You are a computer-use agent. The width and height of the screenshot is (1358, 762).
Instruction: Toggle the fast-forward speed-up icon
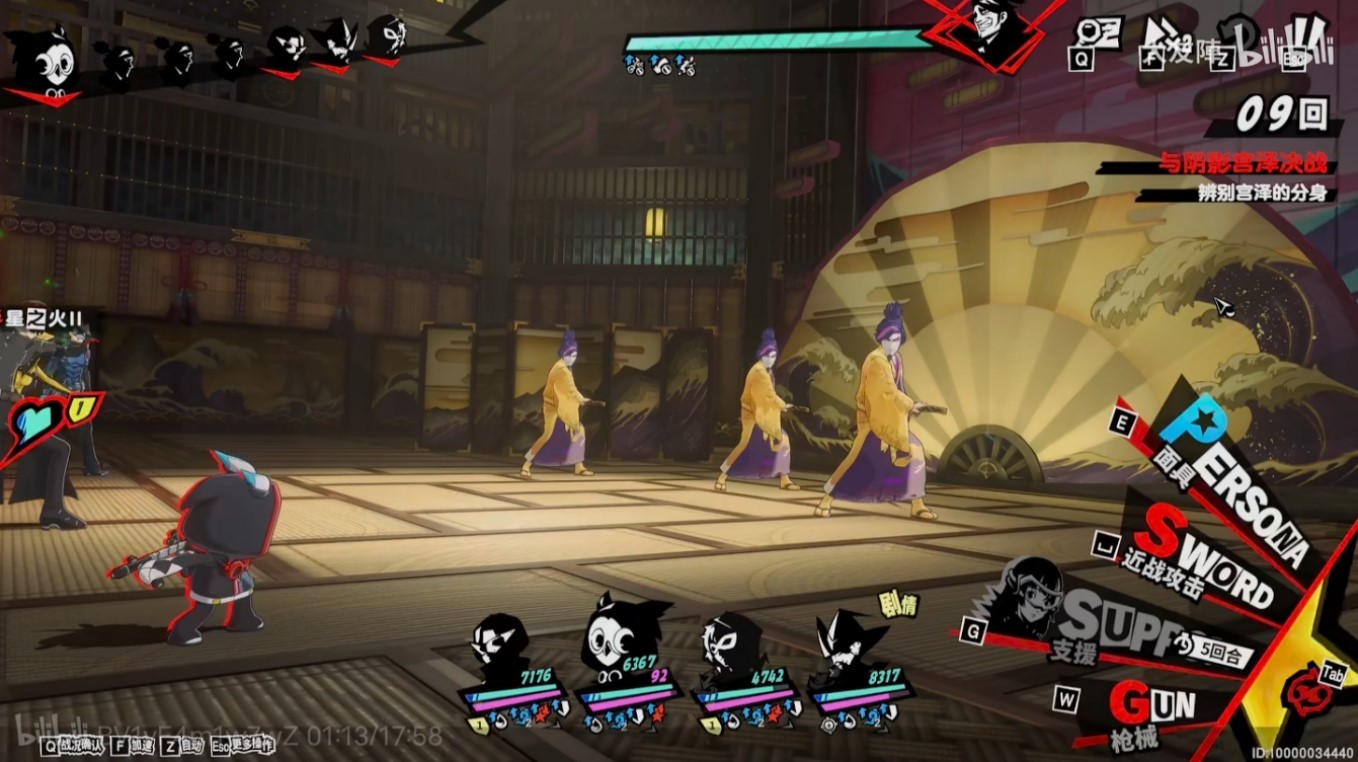coord(1159,36)
